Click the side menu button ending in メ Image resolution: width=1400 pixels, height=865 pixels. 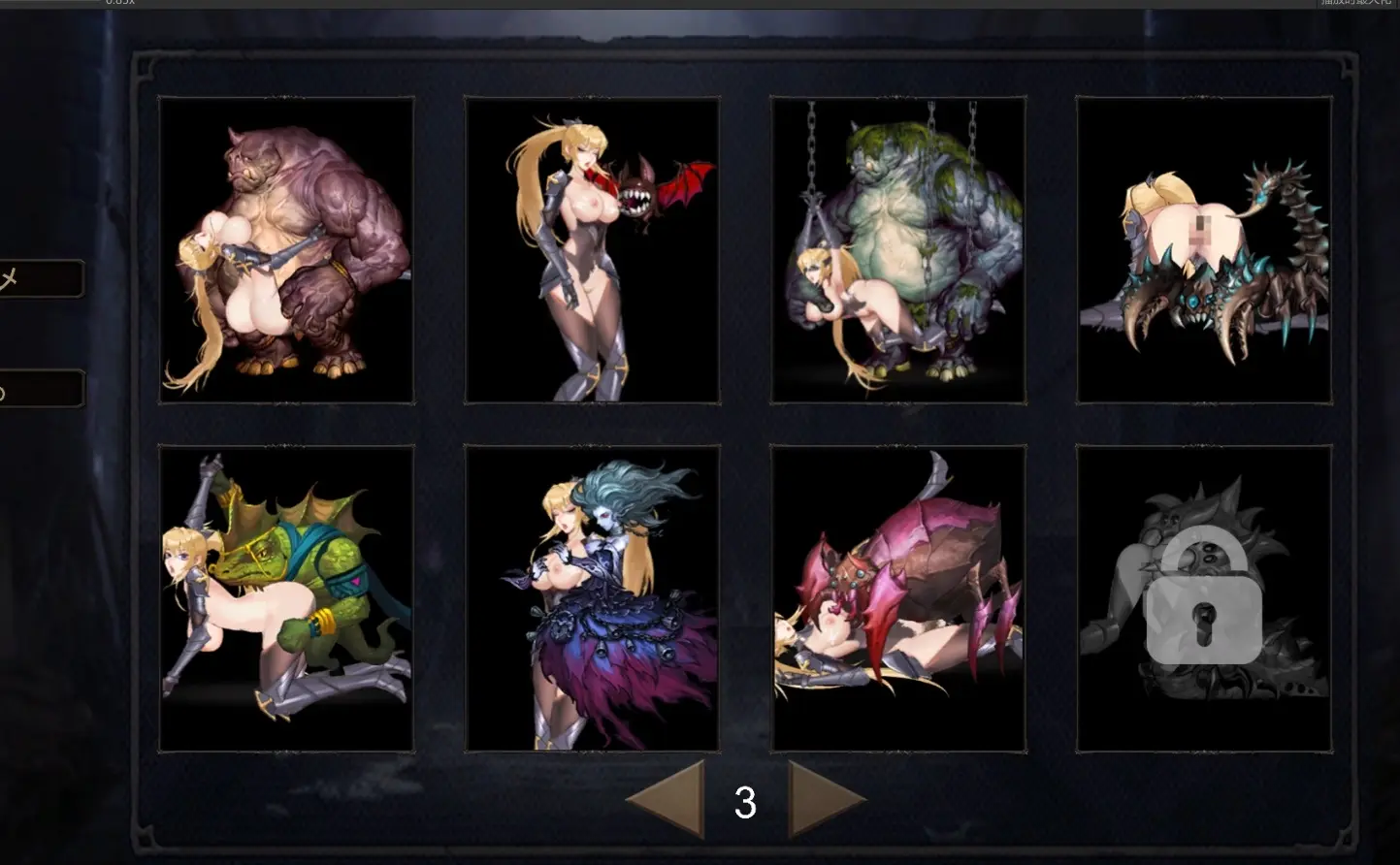click(x=39, y=279)
